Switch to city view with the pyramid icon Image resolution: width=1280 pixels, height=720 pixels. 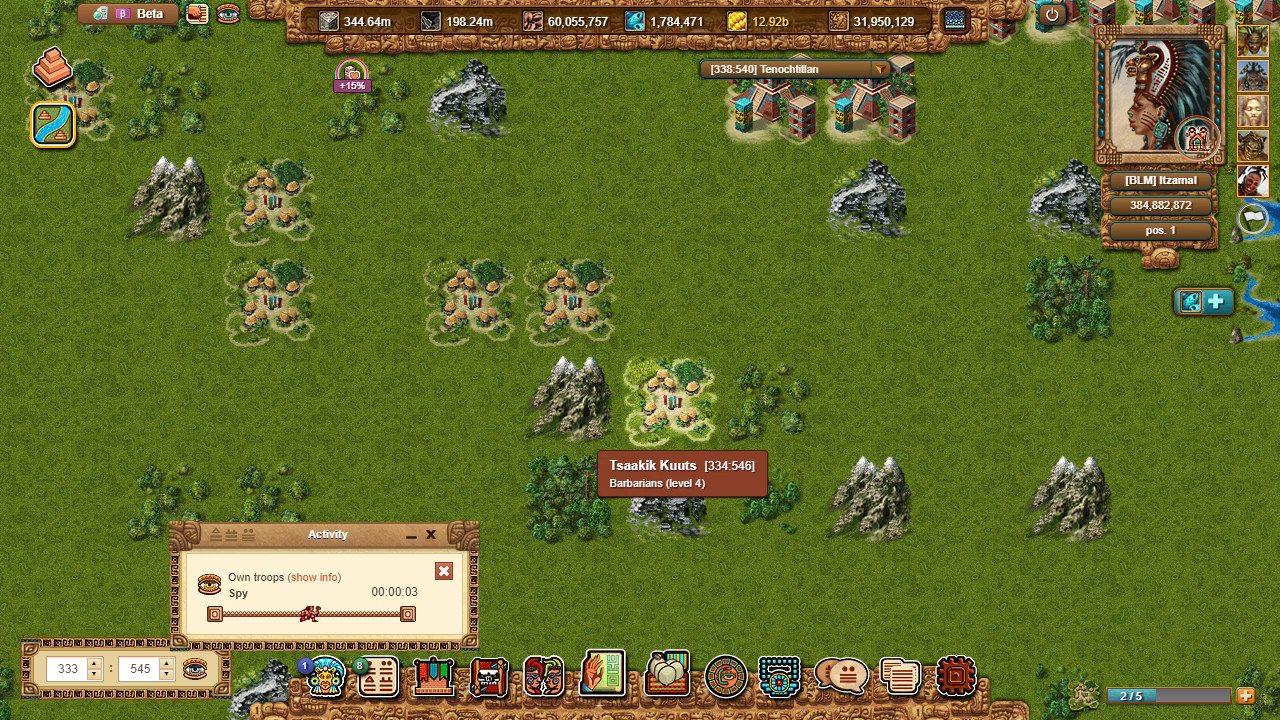[x=50, y=68]
